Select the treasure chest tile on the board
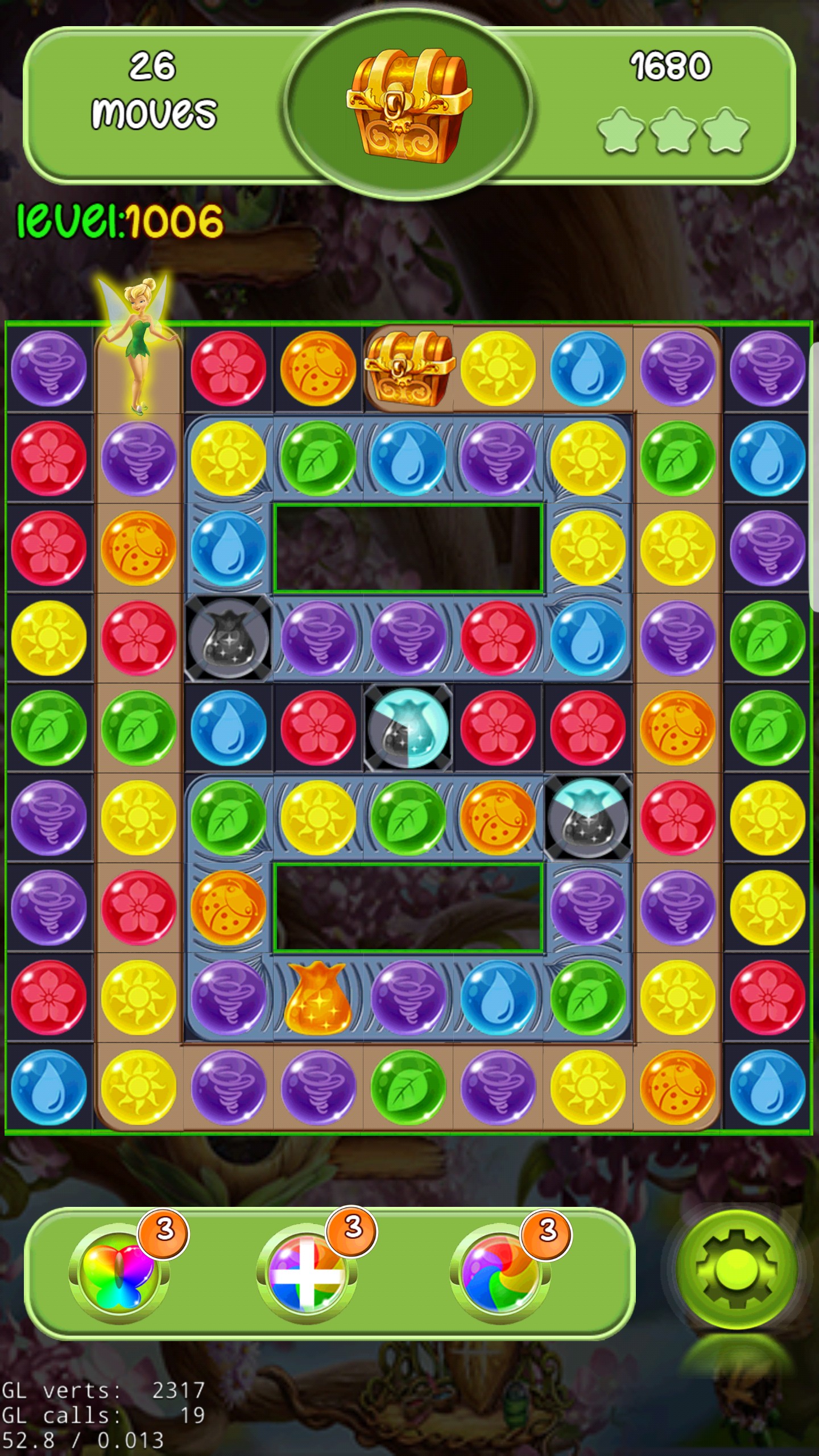The height and width of the screenshot is (1456, 819). pyautogui.click(x=408, y=368)
